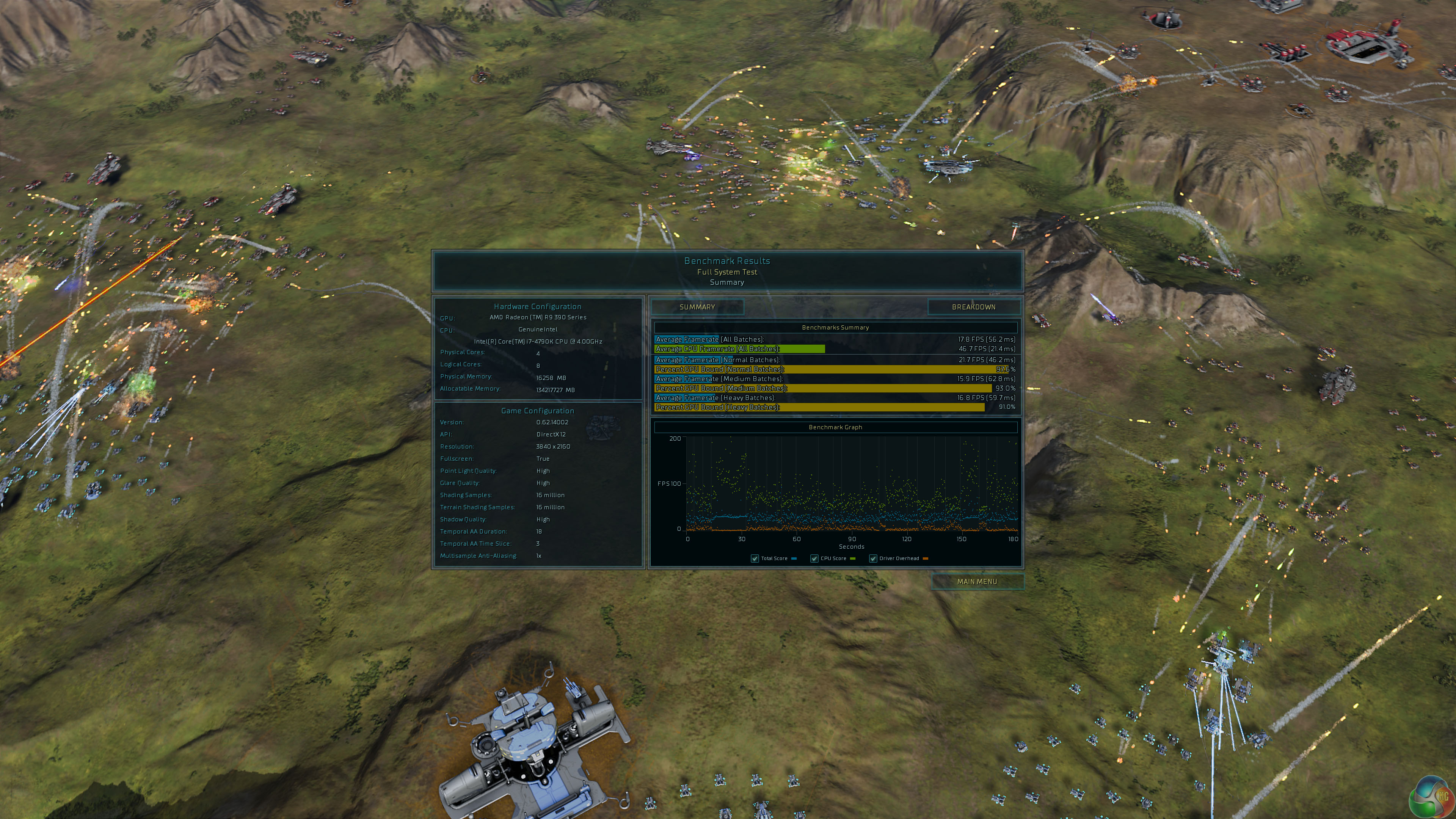Return to the Main Menu

pos(977,582)
